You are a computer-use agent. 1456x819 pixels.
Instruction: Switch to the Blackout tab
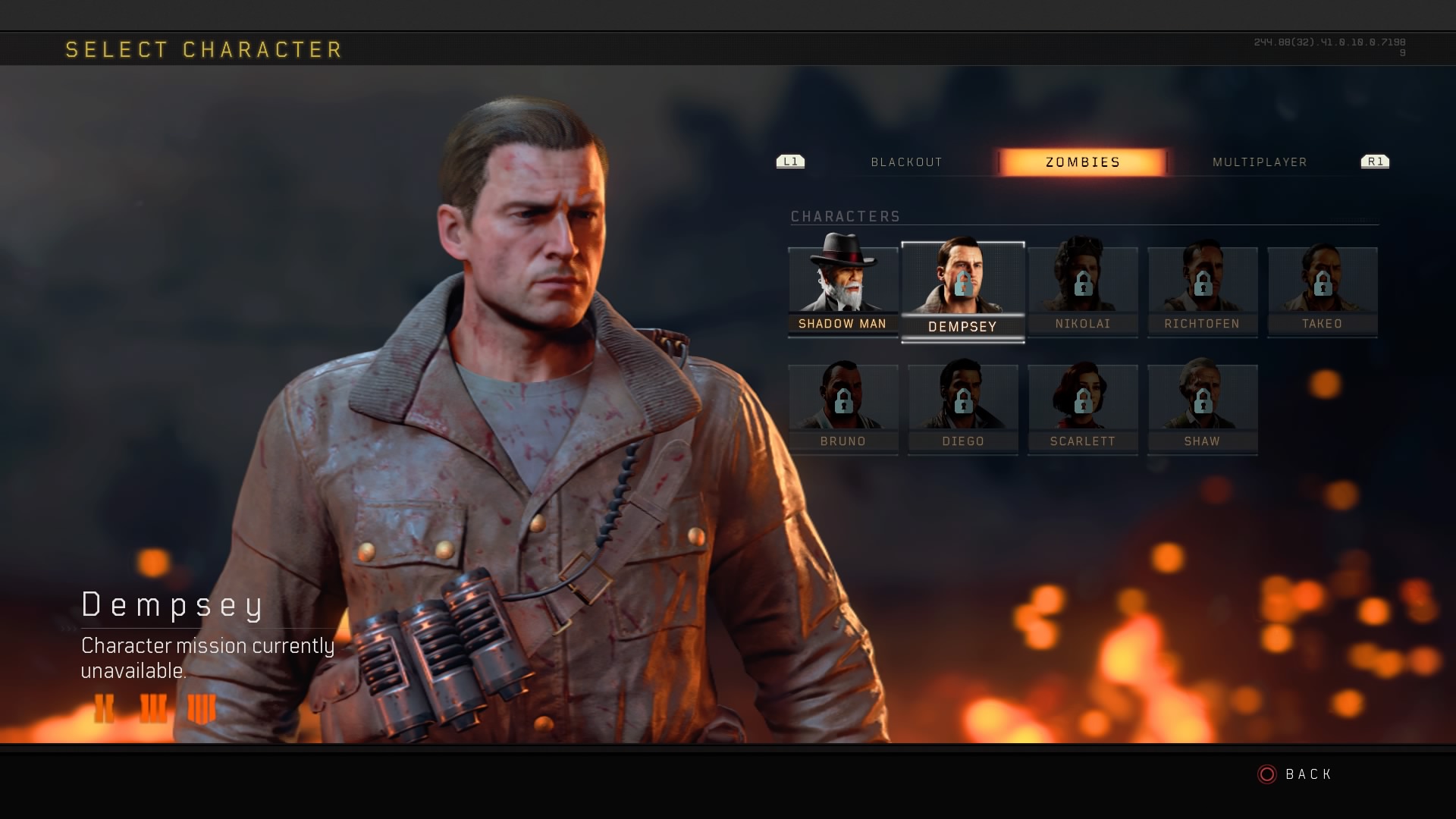(906, 162)
